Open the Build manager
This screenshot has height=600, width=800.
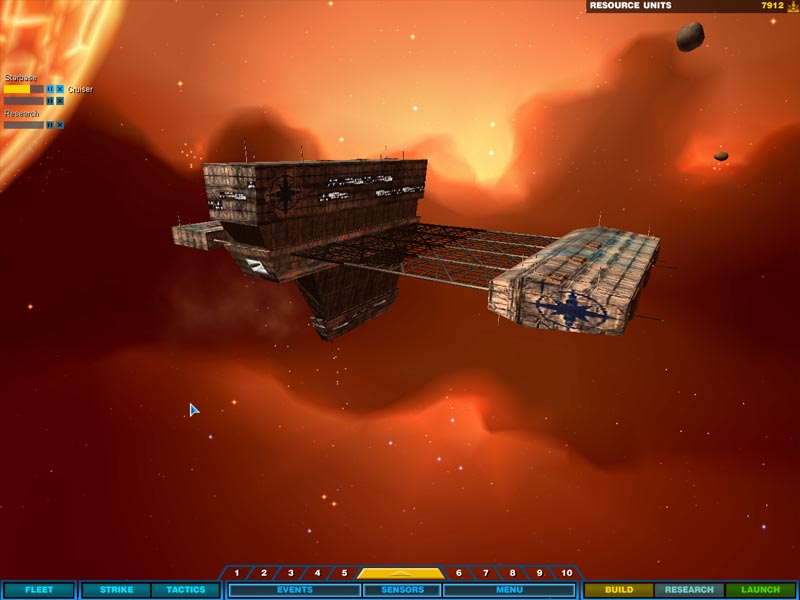point(618,590)
